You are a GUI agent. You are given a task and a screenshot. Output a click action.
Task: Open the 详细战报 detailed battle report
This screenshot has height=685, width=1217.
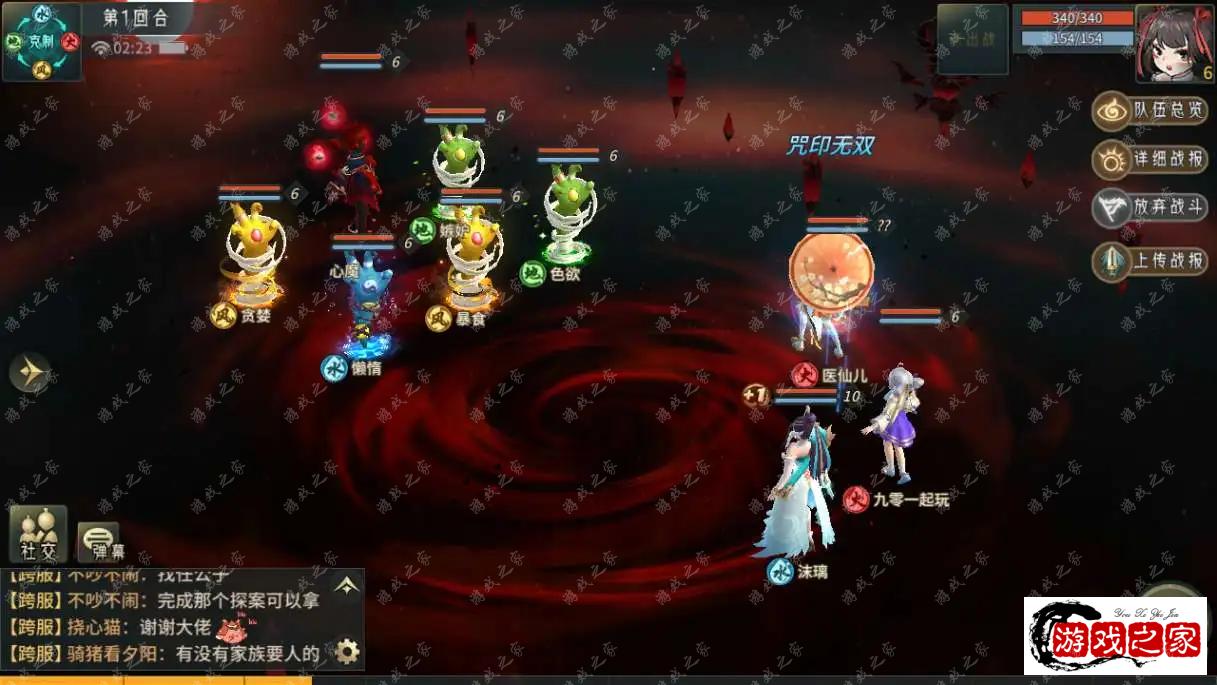1150,159
